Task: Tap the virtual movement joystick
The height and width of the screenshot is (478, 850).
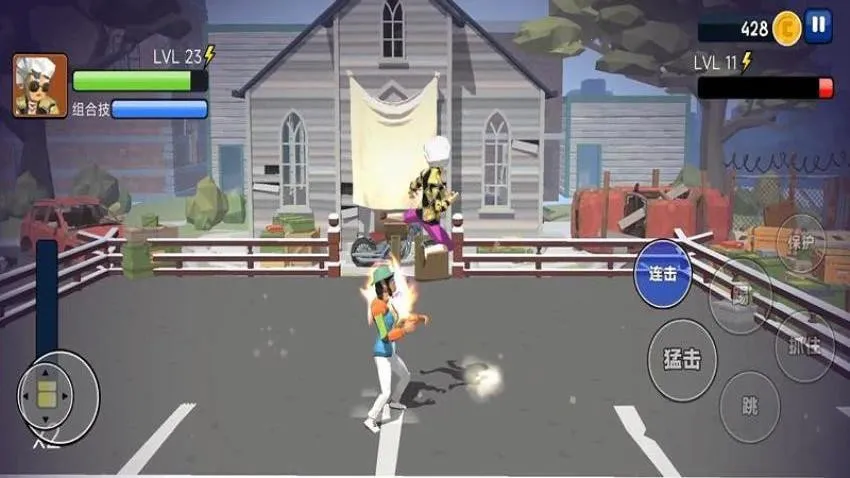Action: point(48,395)
